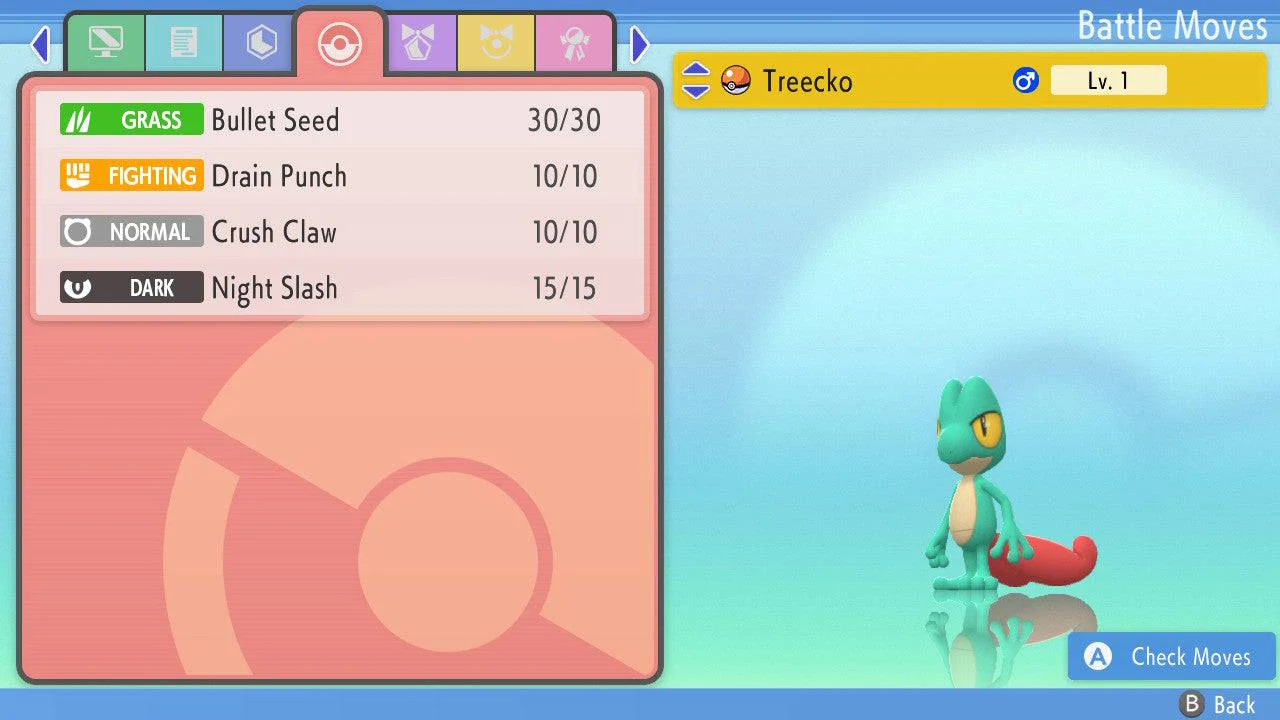Switch to the blue hexagon stats tab
This screenshot has height=720, width=1280.
point(261,43)
